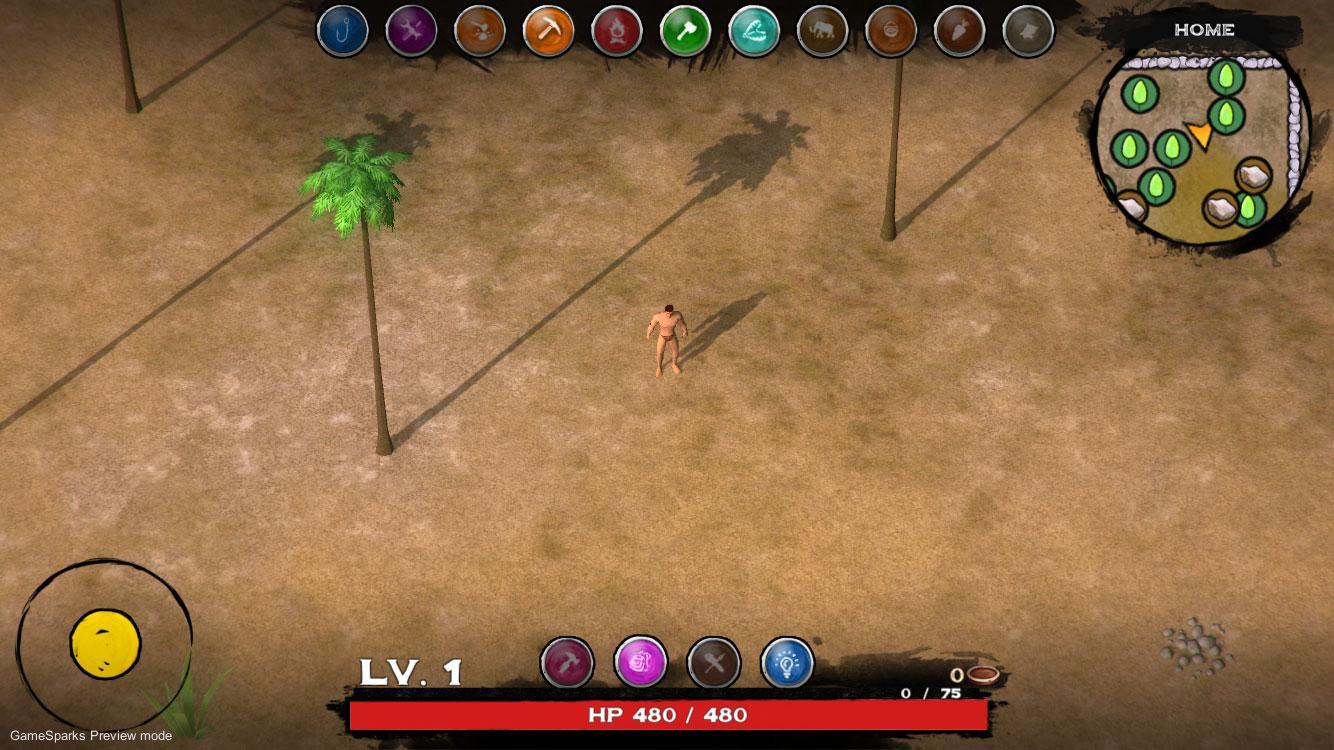Viewport: 1334px width, 750px height.
Task: Open the brown shovel and tool button
Action: [714, 662]
